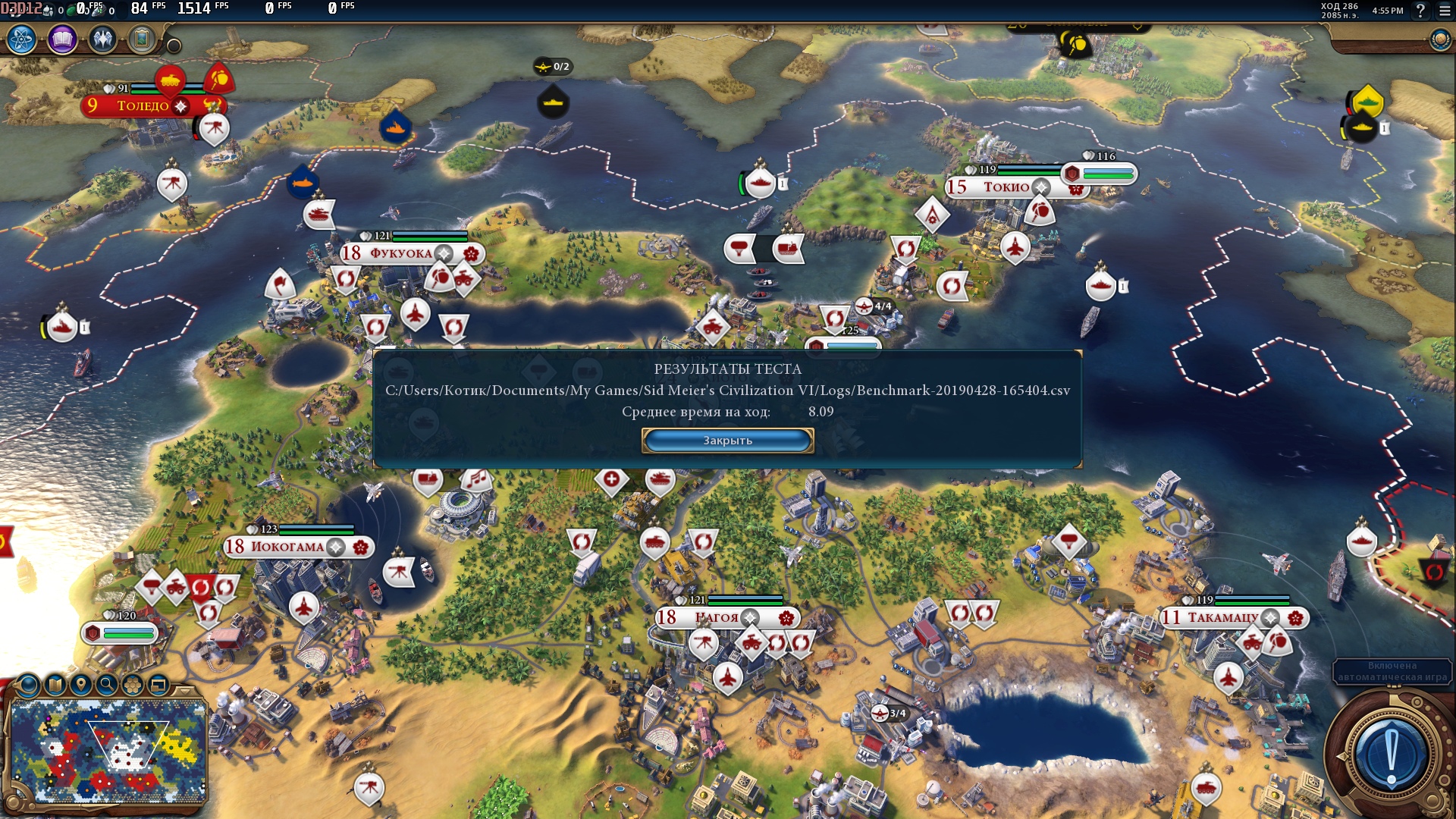1456x819 pixels.
Task: Toggle strategic view on the minimap
Action: pos(158,686)
